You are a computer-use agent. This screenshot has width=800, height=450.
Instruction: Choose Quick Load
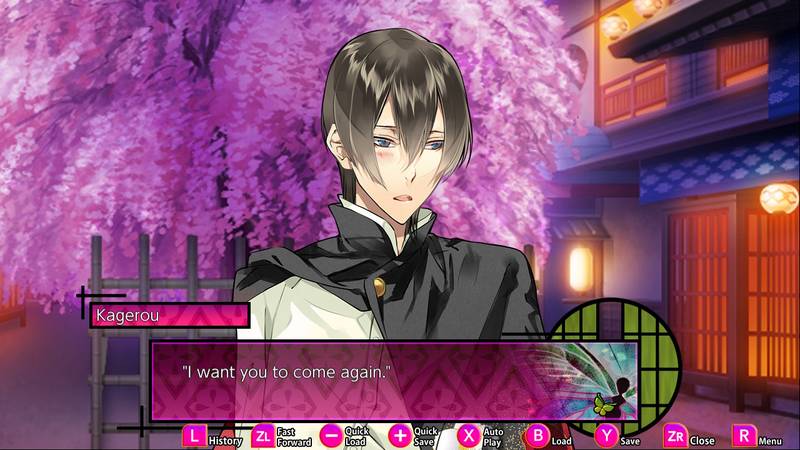click(332, 436)
